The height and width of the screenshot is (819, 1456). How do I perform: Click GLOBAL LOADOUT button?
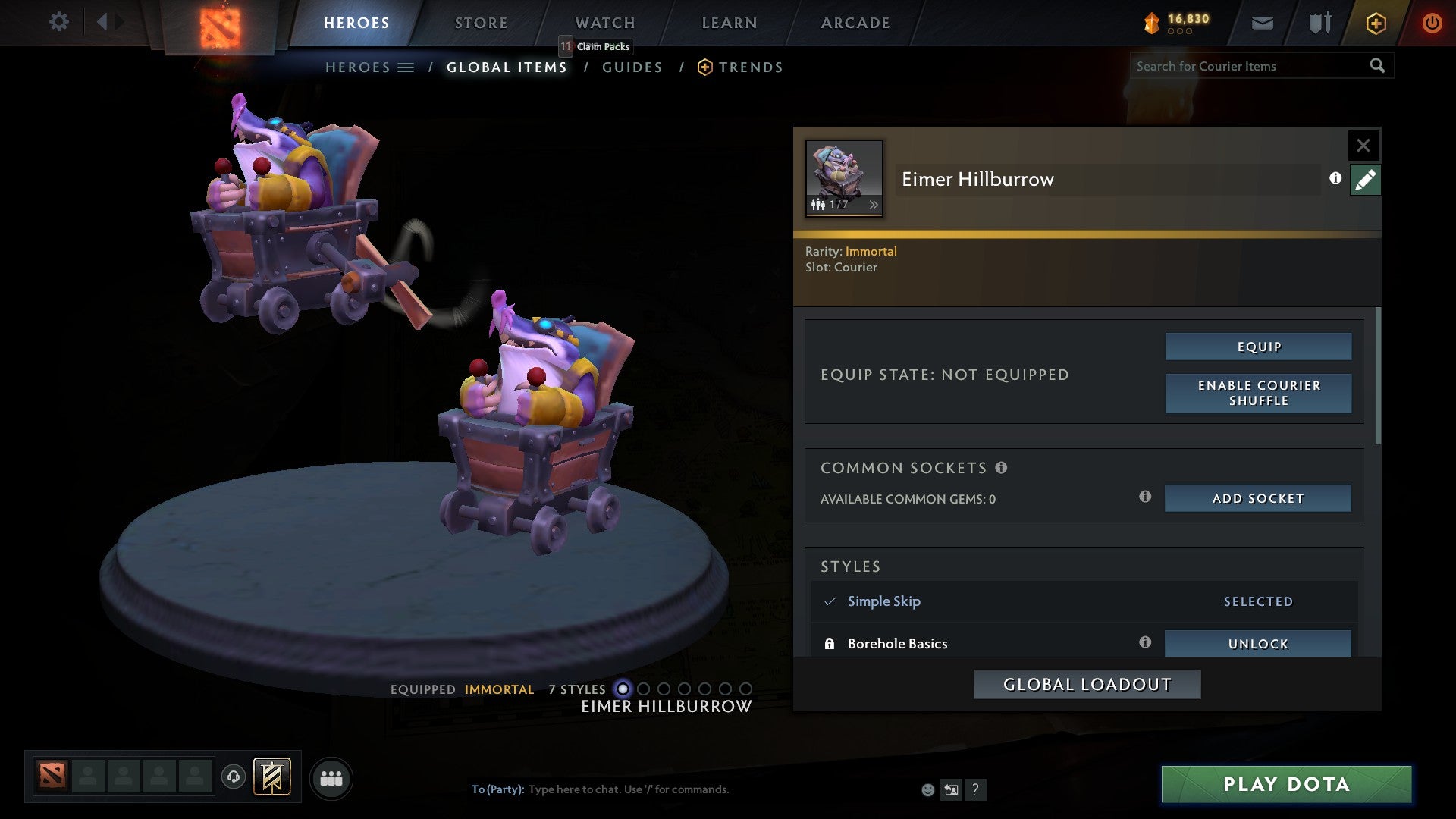tap(1086, 683)
